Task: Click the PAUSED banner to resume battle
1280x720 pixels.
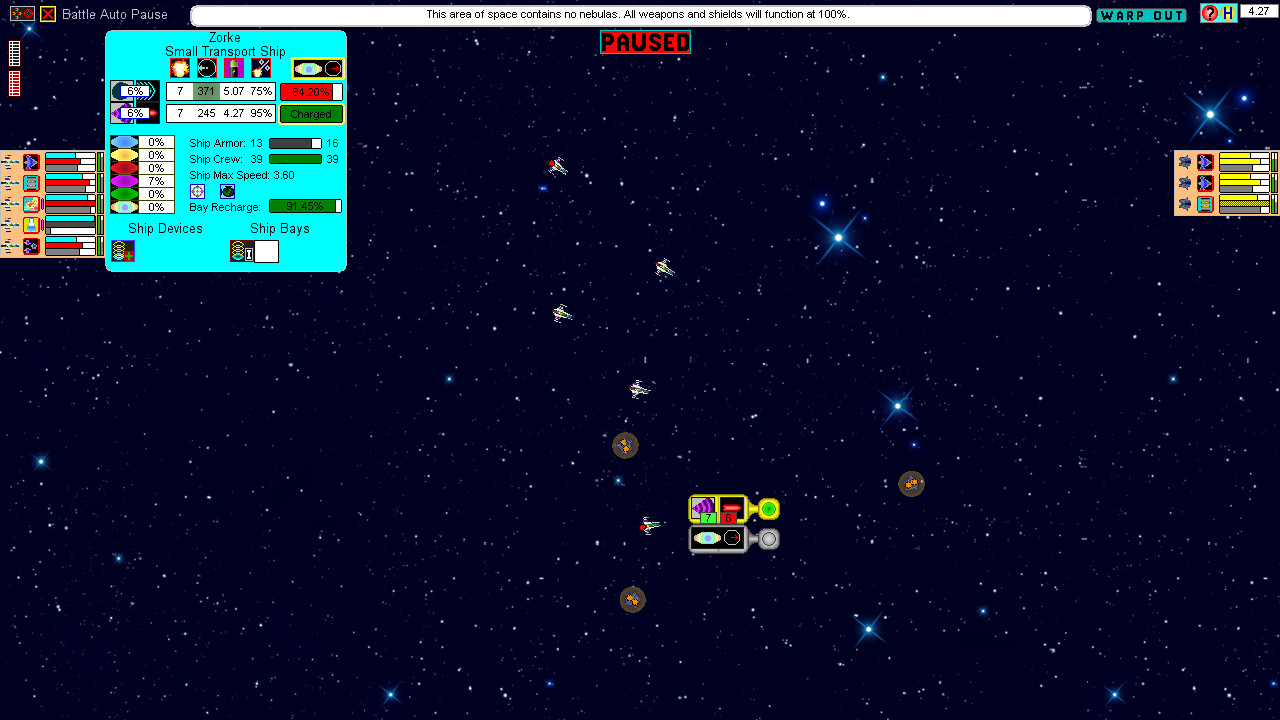Action: (644, 42)
